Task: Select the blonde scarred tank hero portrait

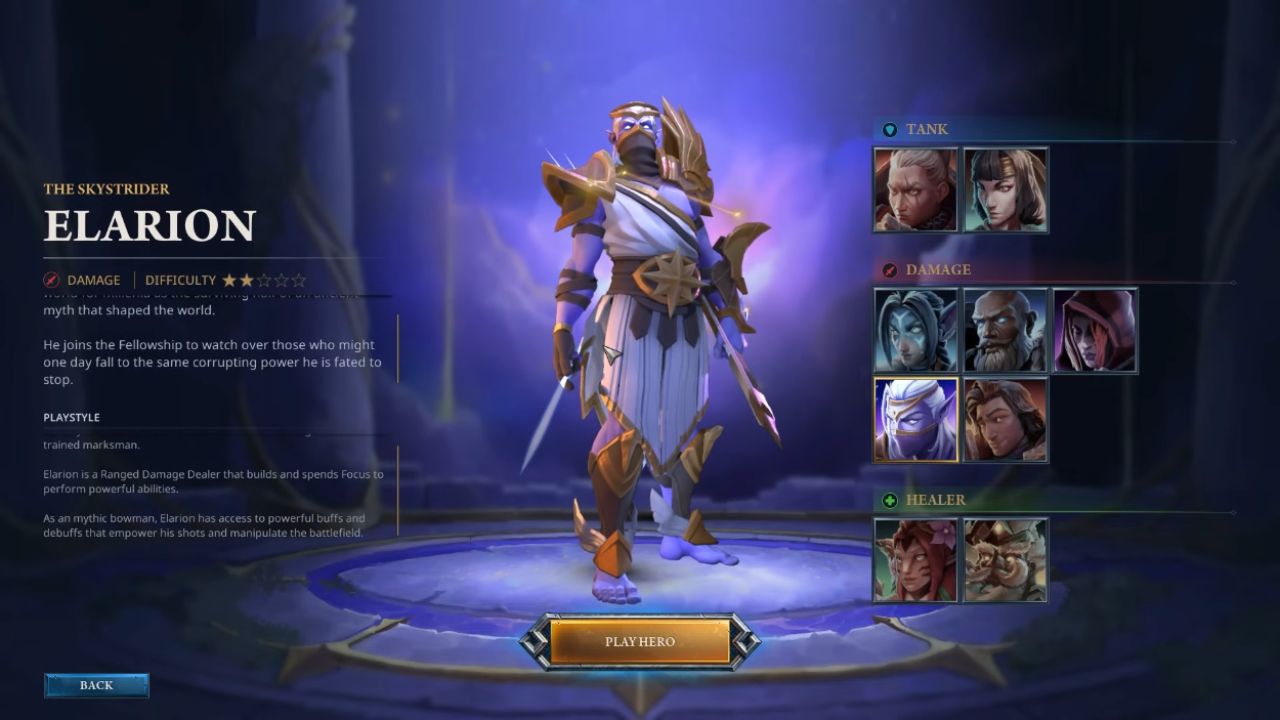Action: coord(915,190)
